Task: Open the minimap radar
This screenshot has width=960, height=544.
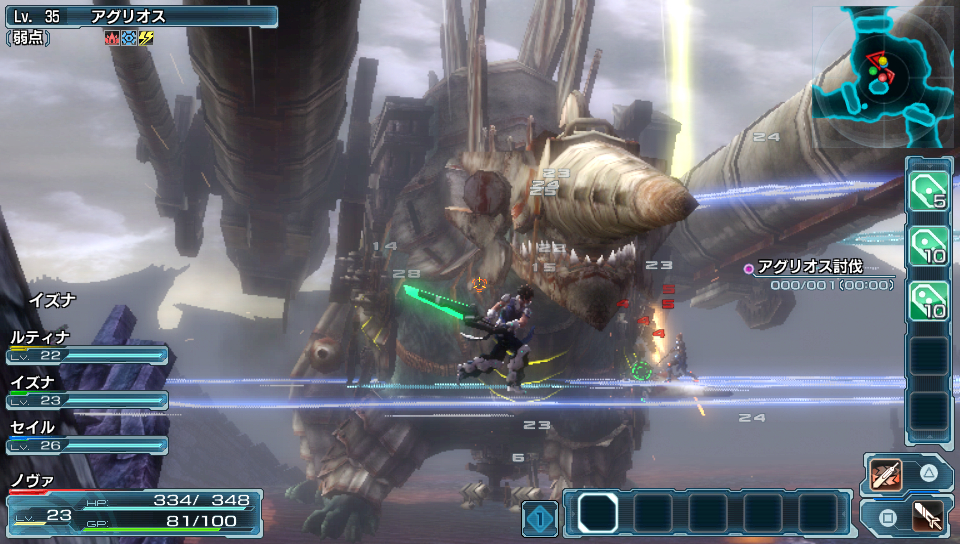Action: tap(884, 75)
